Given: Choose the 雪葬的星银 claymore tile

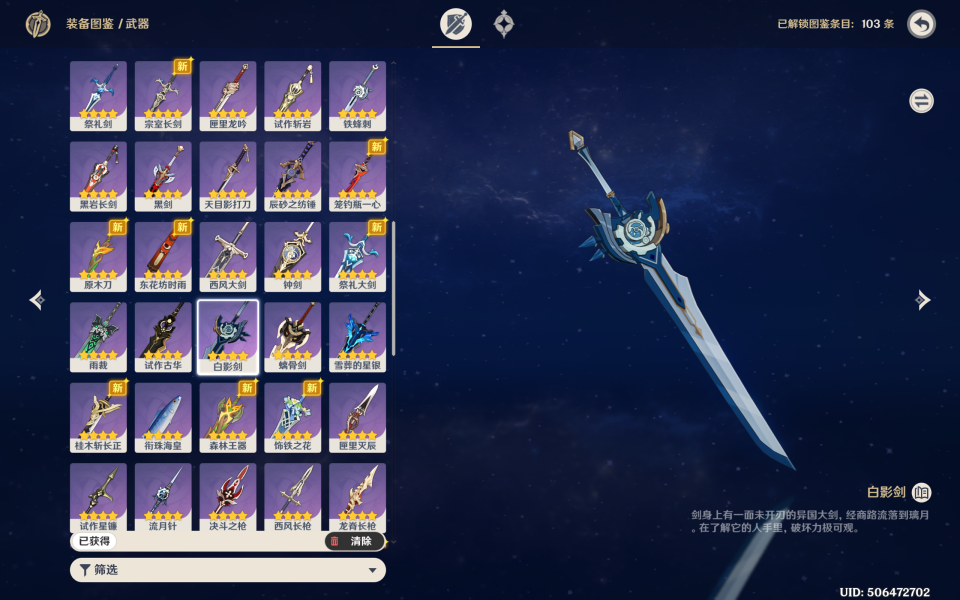Looking at the screenshot, I should coord(357,337).
